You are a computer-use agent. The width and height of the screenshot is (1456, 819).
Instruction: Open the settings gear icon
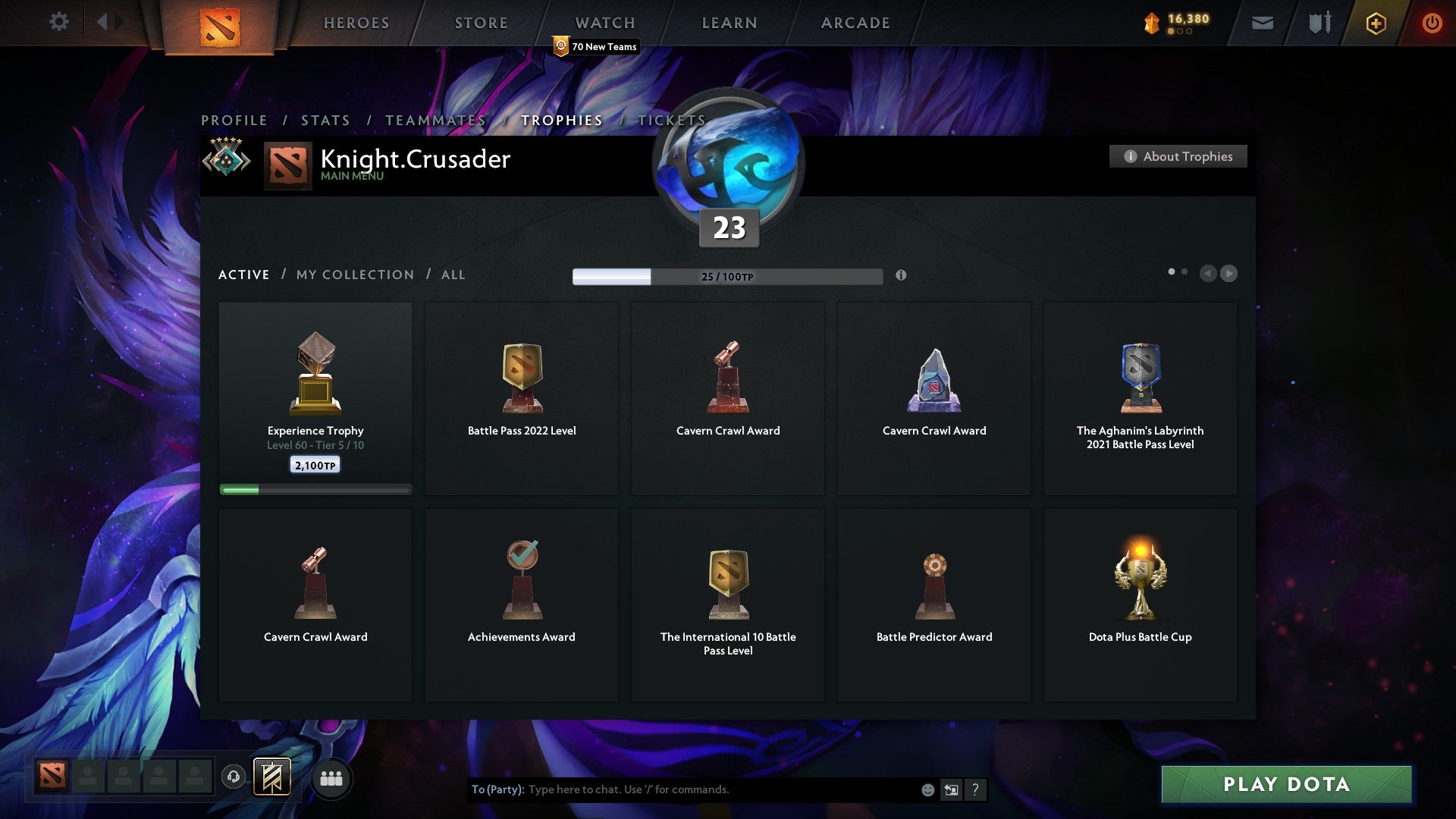pos(58,22)
